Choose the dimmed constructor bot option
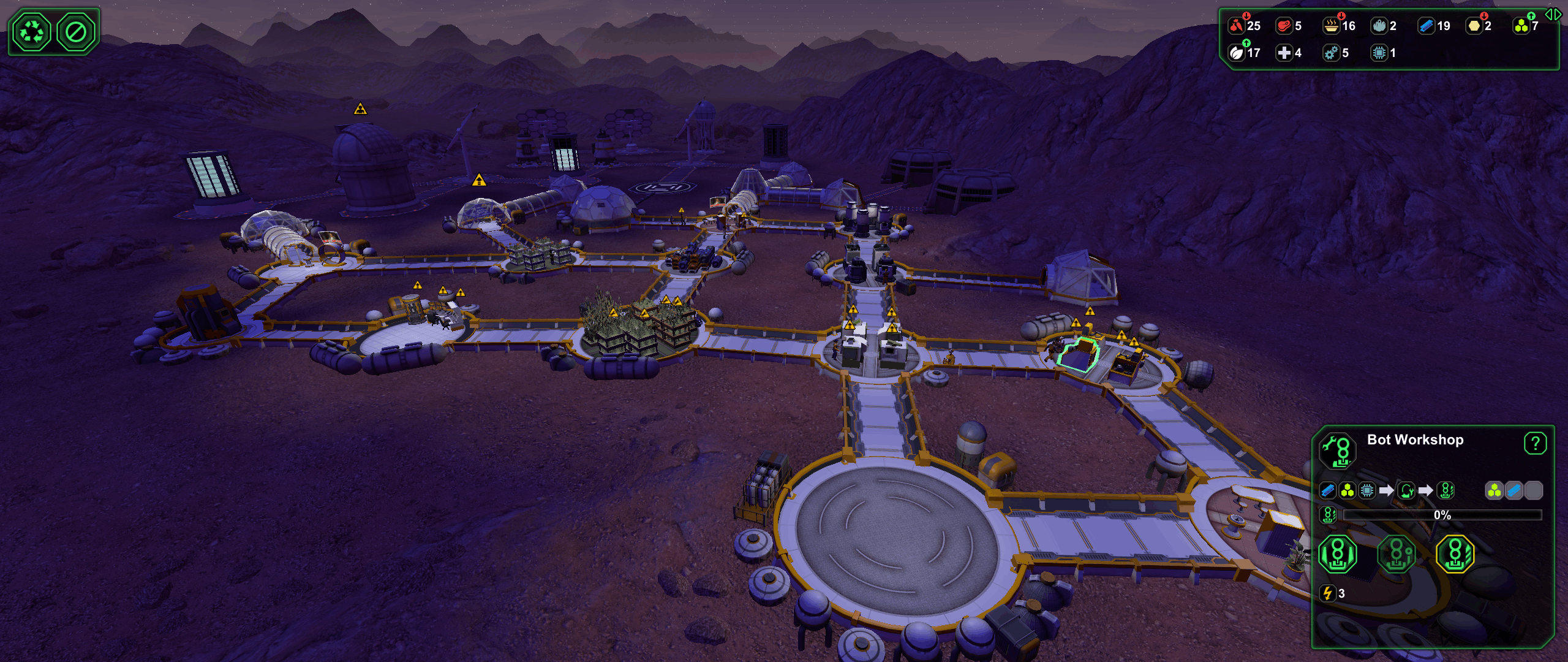Viewport: 1568px width, 662px height. (1396, 554)
